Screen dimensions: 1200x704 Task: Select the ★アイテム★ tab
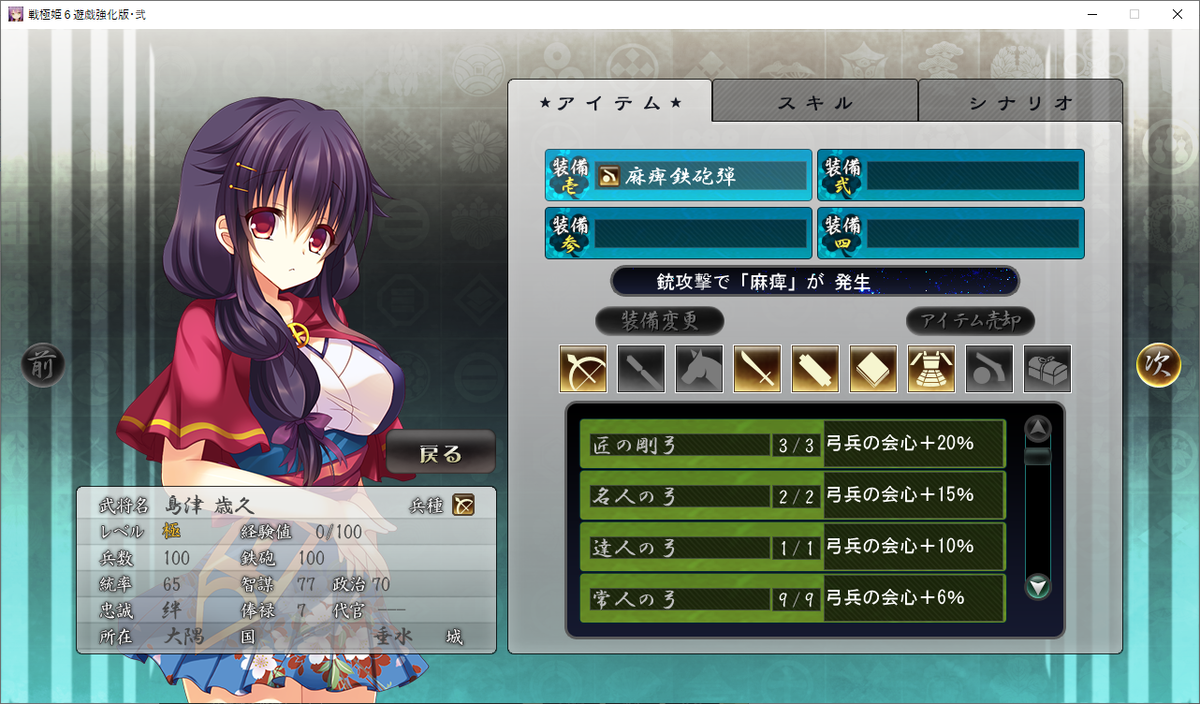click(x=610, y=102)
